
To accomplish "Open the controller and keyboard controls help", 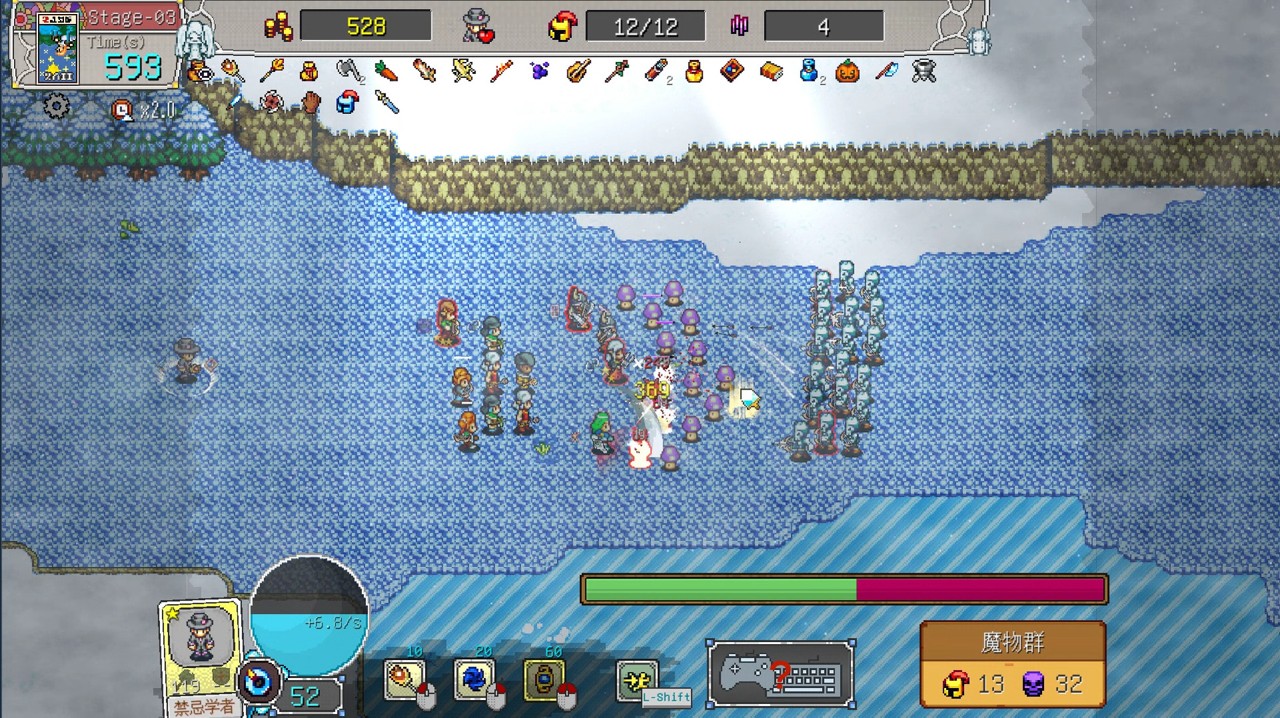I will [781, 674].
